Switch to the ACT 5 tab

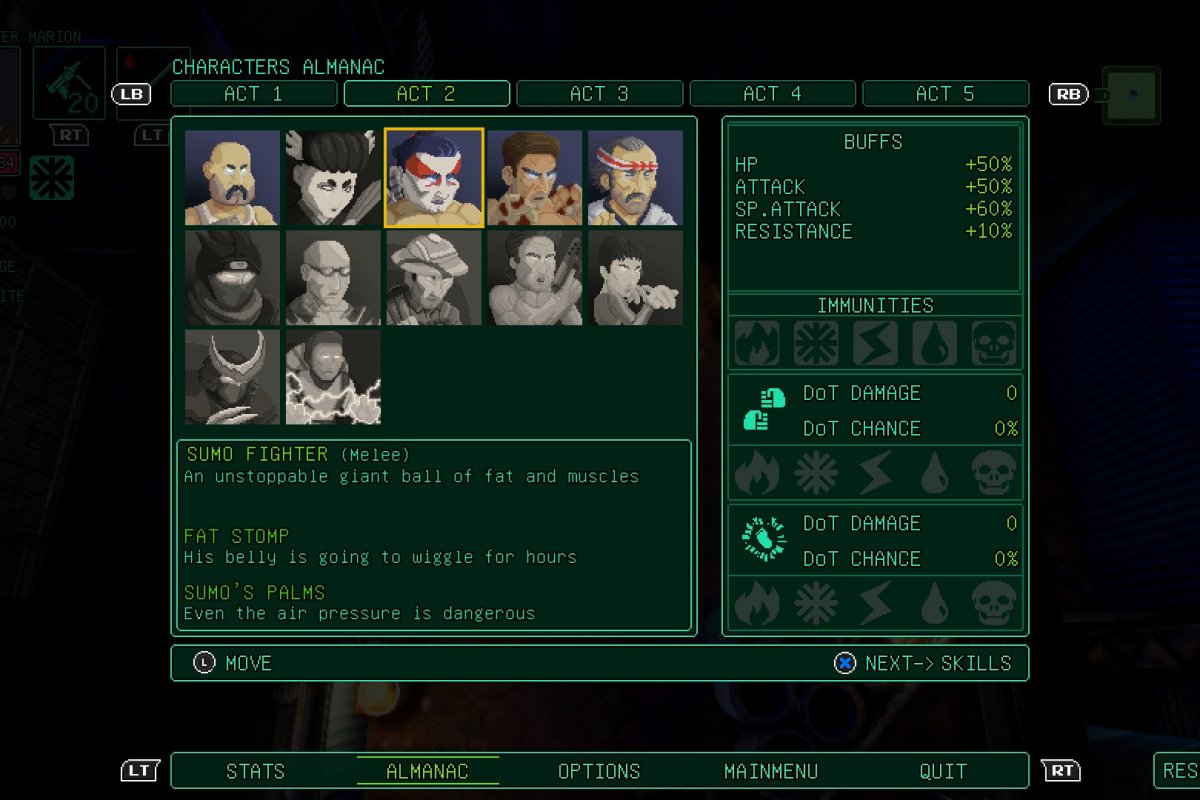tap(945, 94)
